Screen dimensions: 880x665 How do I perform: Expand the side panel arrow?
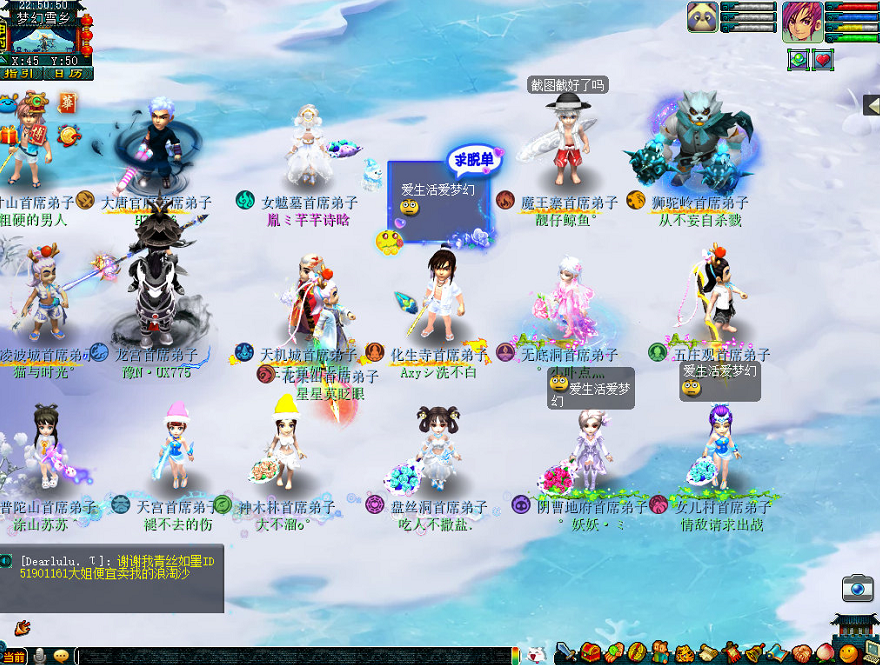coord(870,105)
